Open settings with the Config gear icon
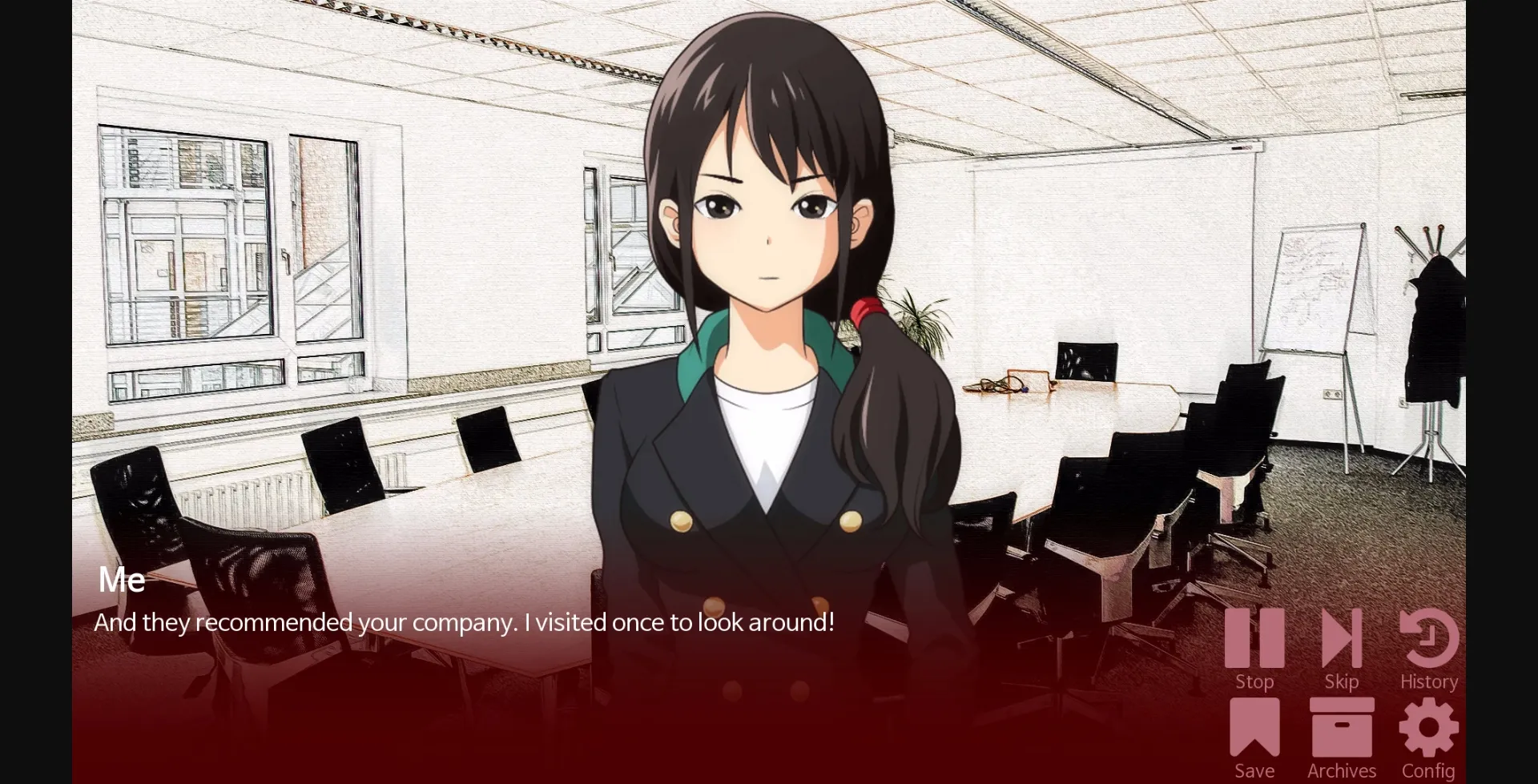Image resolution: width=1538 pixels, height=784 pixels. (x=1428, y=729)
